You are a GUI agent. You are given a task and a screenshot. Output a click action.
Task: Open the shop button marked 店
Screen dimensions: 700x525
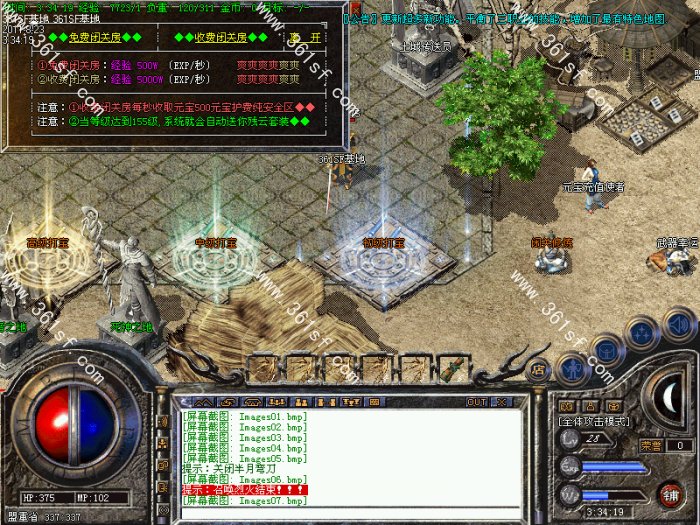click(537, 370)
